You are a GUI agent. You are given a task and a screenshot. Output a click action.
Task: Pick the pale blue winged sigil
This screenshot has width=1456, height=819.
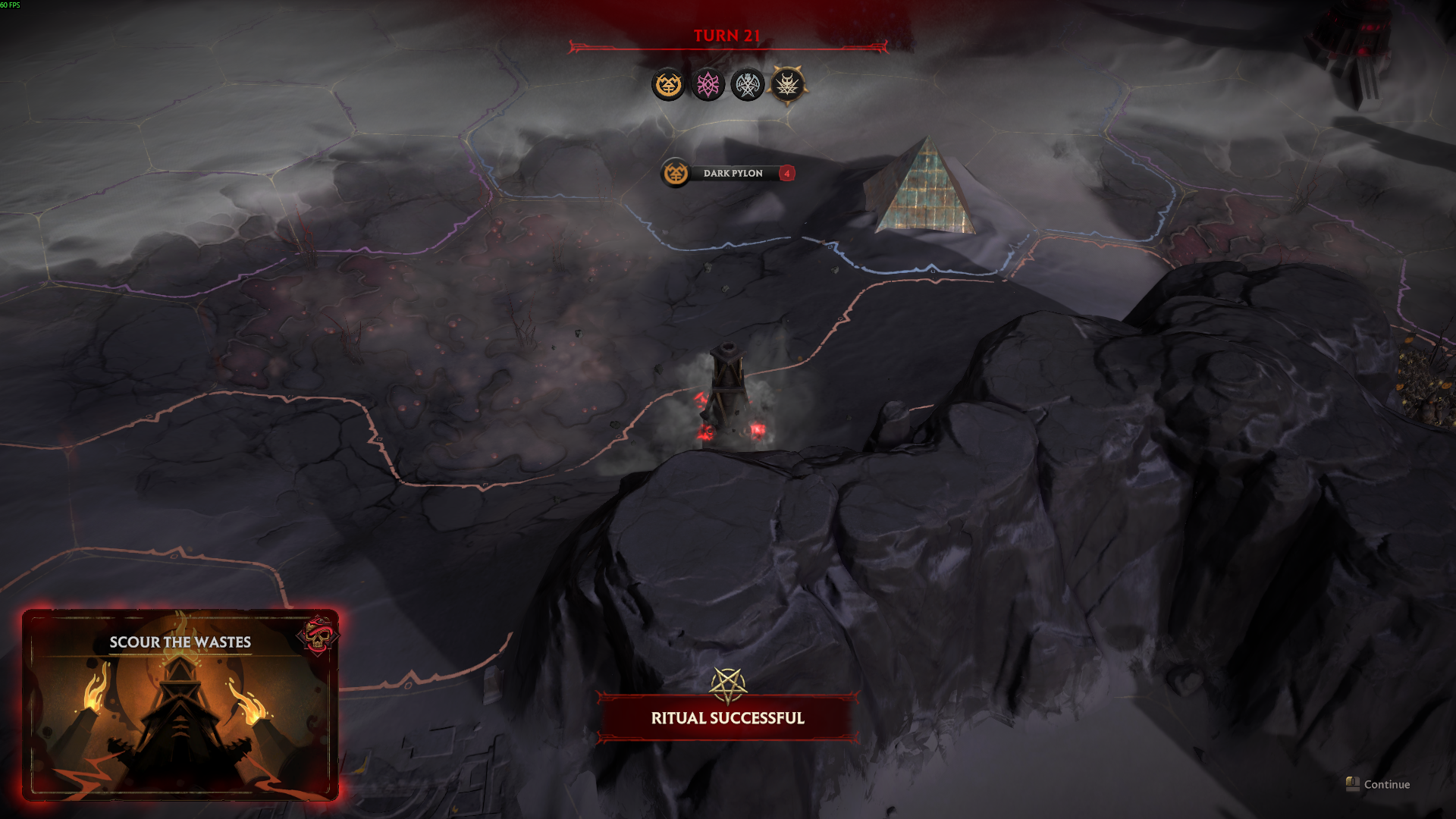point(747,84)
